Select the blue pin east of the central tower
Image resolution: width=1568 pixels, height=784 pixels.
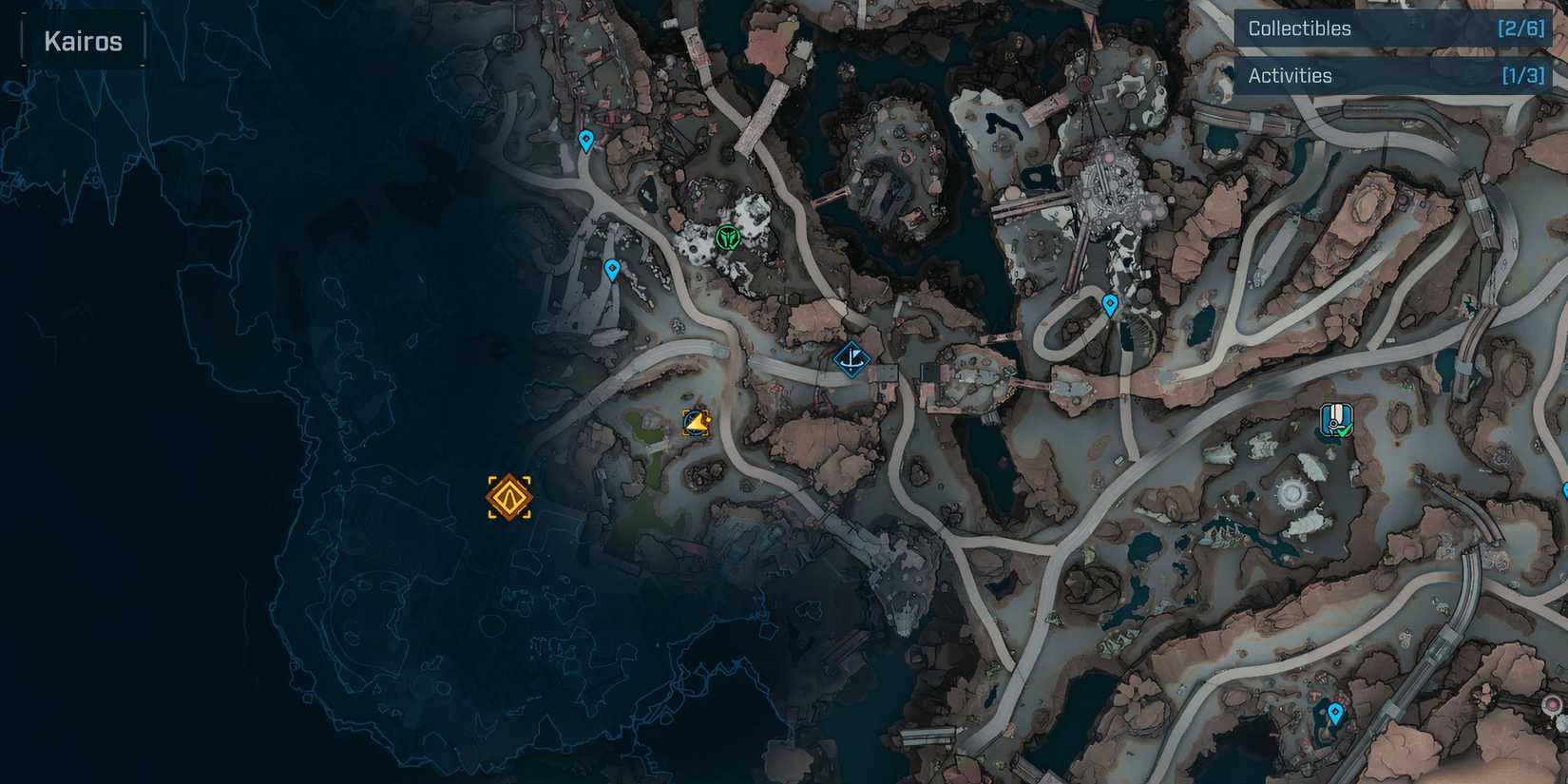(x=1108, y=306)
